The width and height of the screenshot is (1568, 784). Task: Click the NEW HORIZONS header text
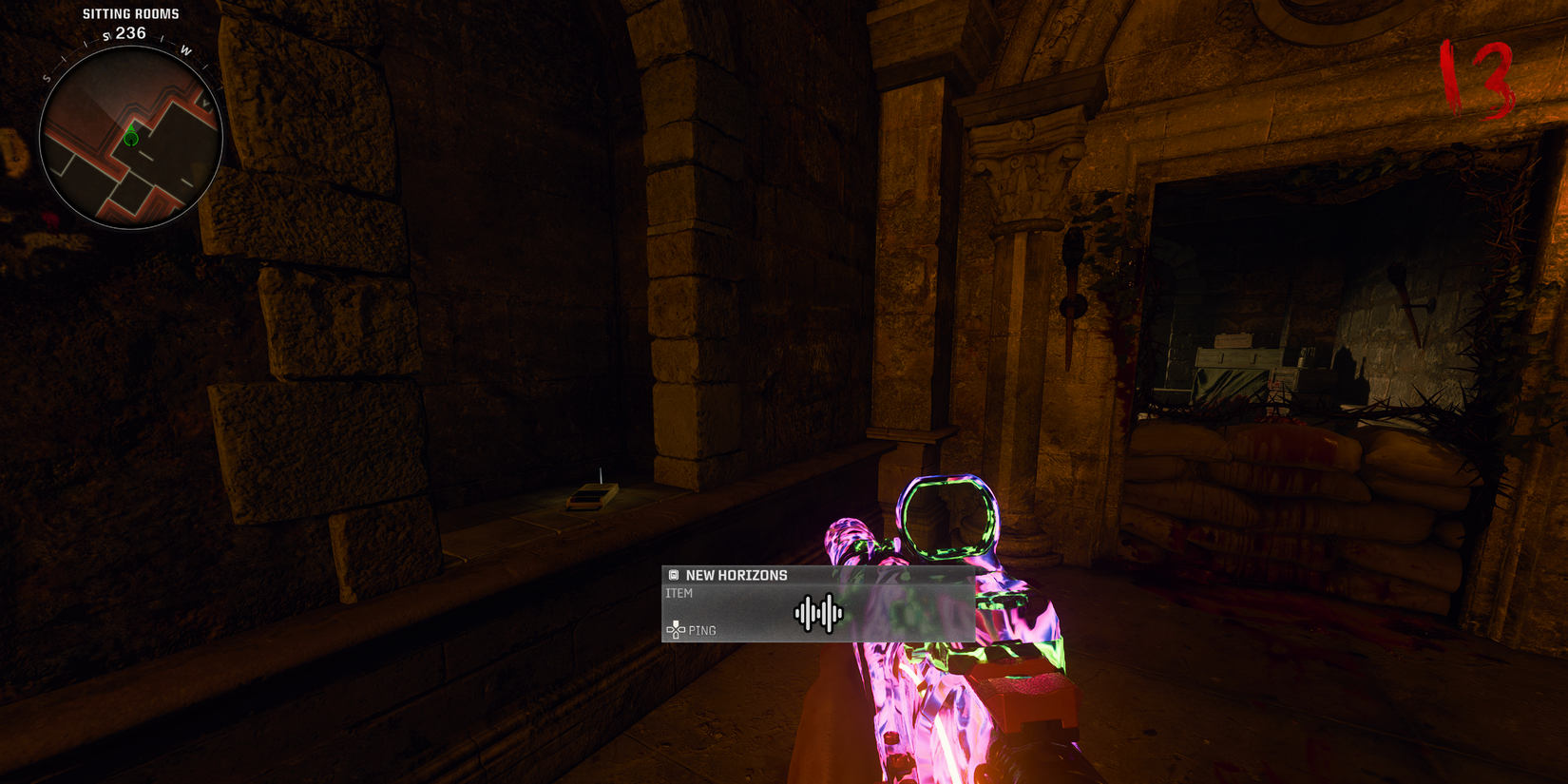click(736, 575)
